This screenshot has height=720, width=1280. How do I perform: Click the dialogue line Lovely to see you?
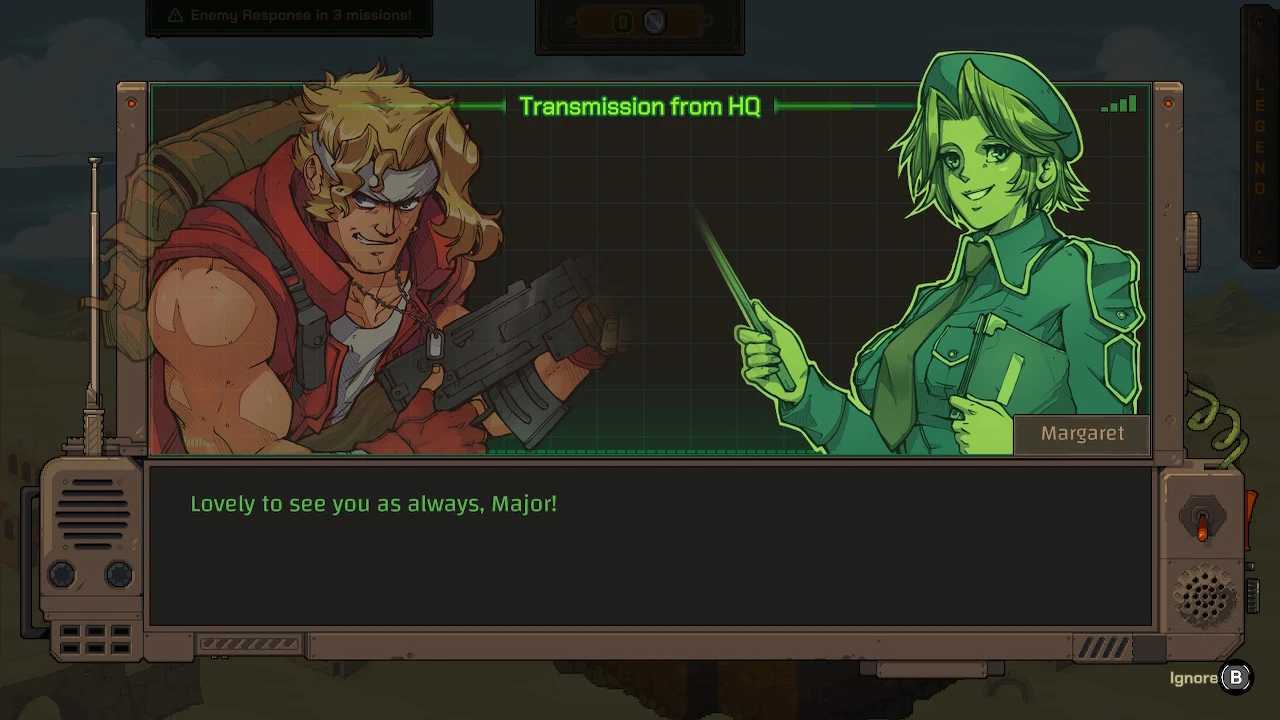tap(373, 504)
